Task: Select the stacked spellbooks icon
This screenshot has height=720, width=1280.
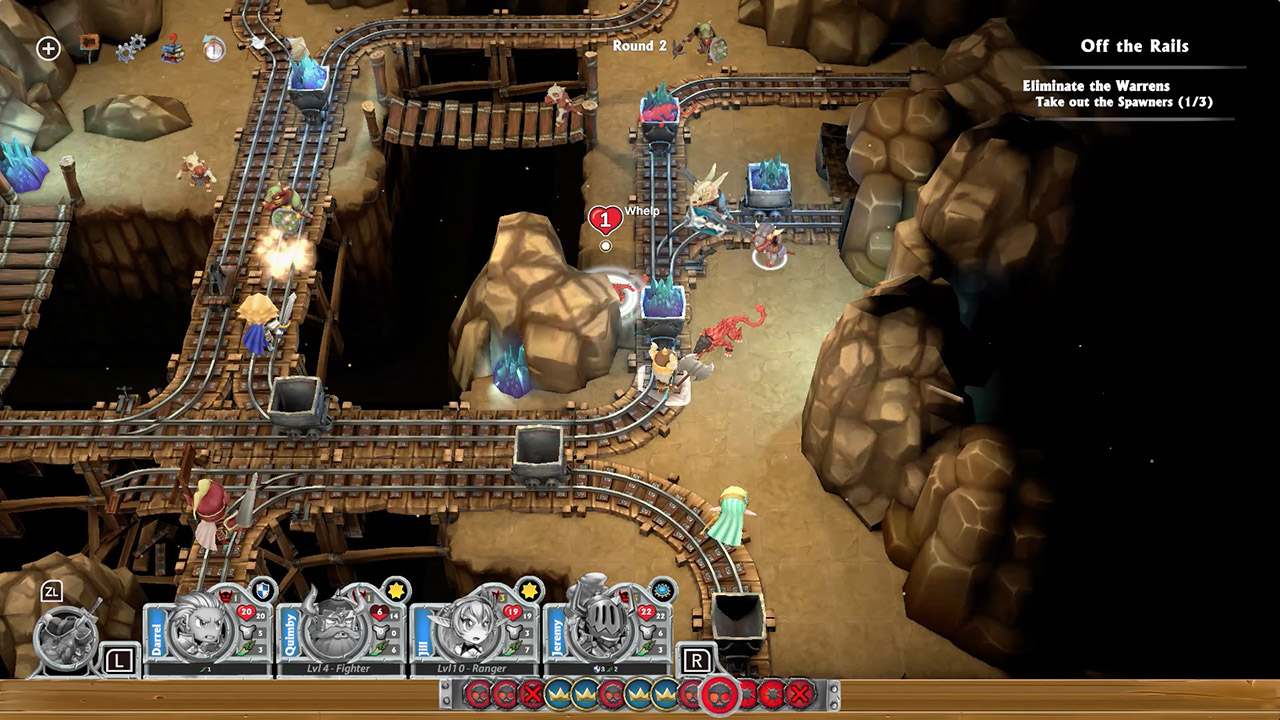Action: point(173,48)
